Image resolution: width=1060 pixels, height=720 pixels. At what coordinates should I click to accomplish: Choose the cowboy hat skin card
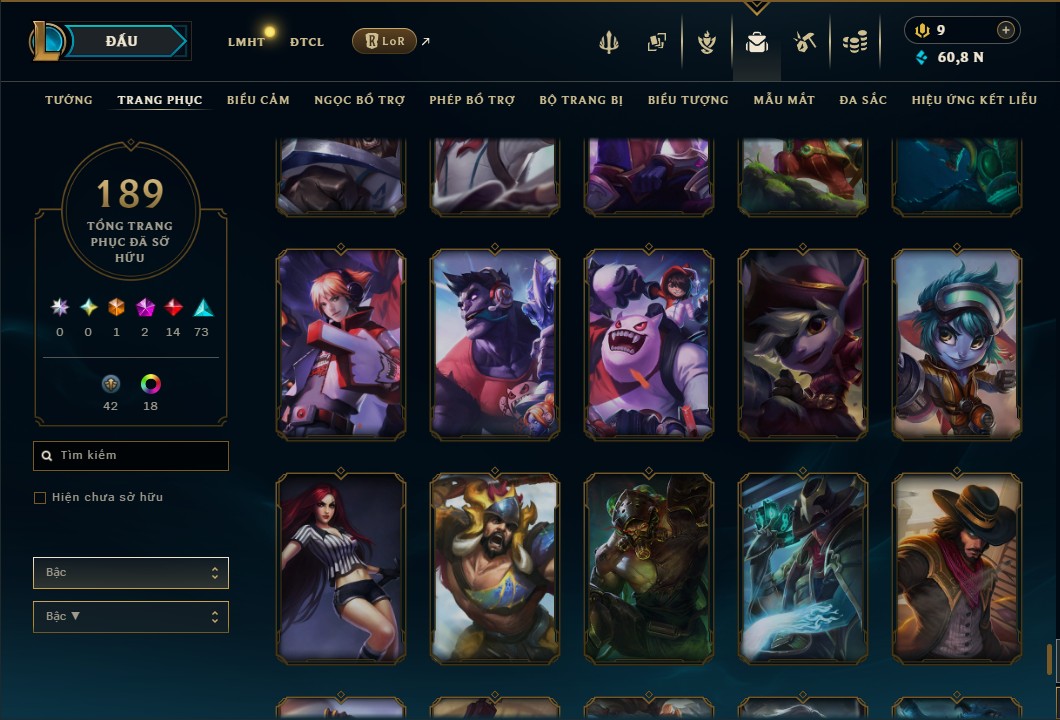957,568
